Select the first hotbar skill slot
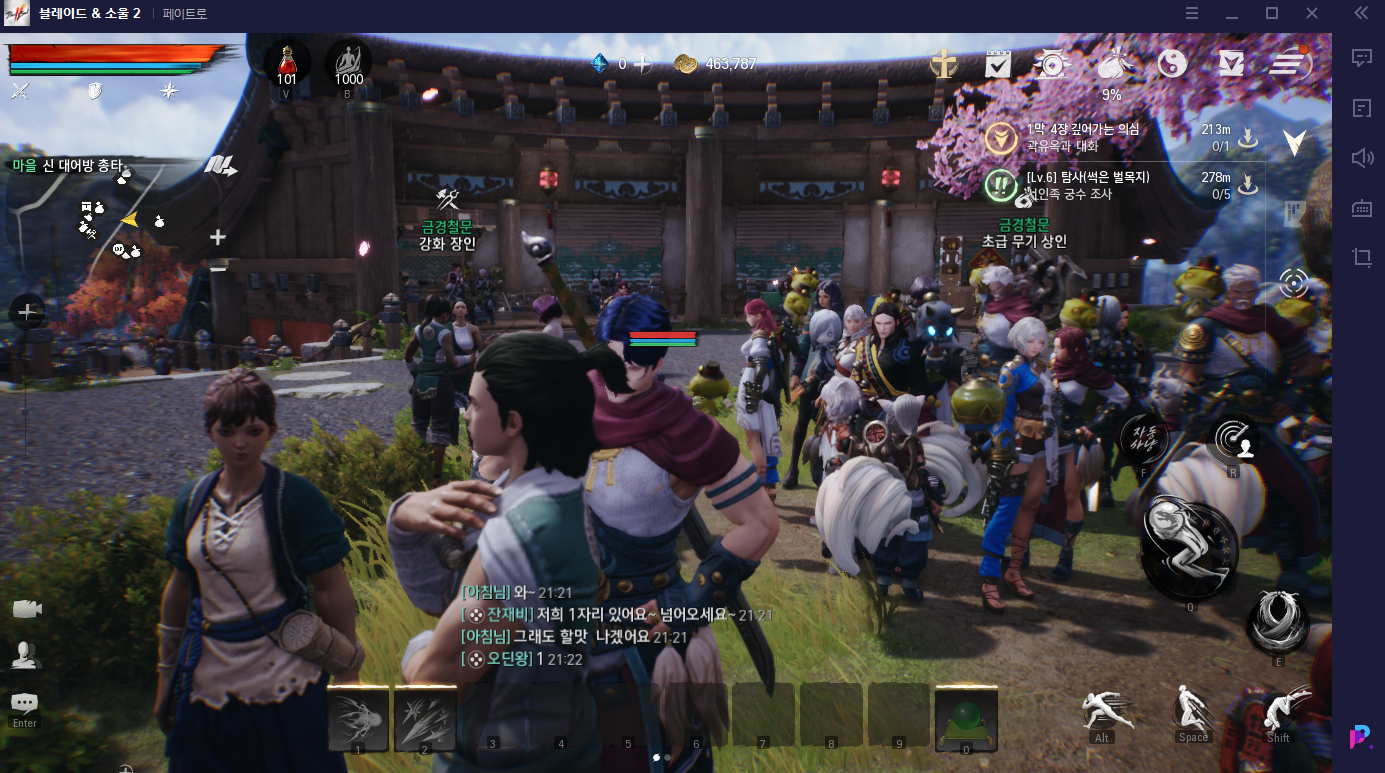The image size is (1385, 773). [x=357, y=718]
